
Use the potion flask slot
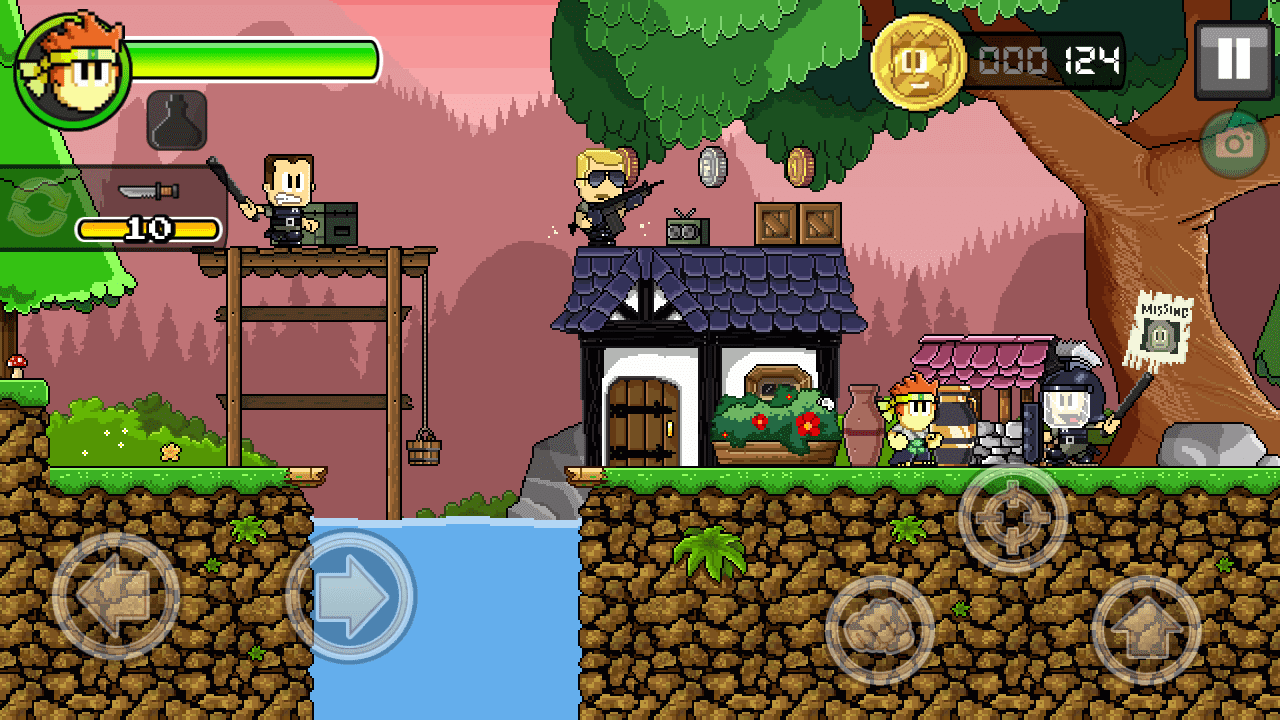click(177, 120)
